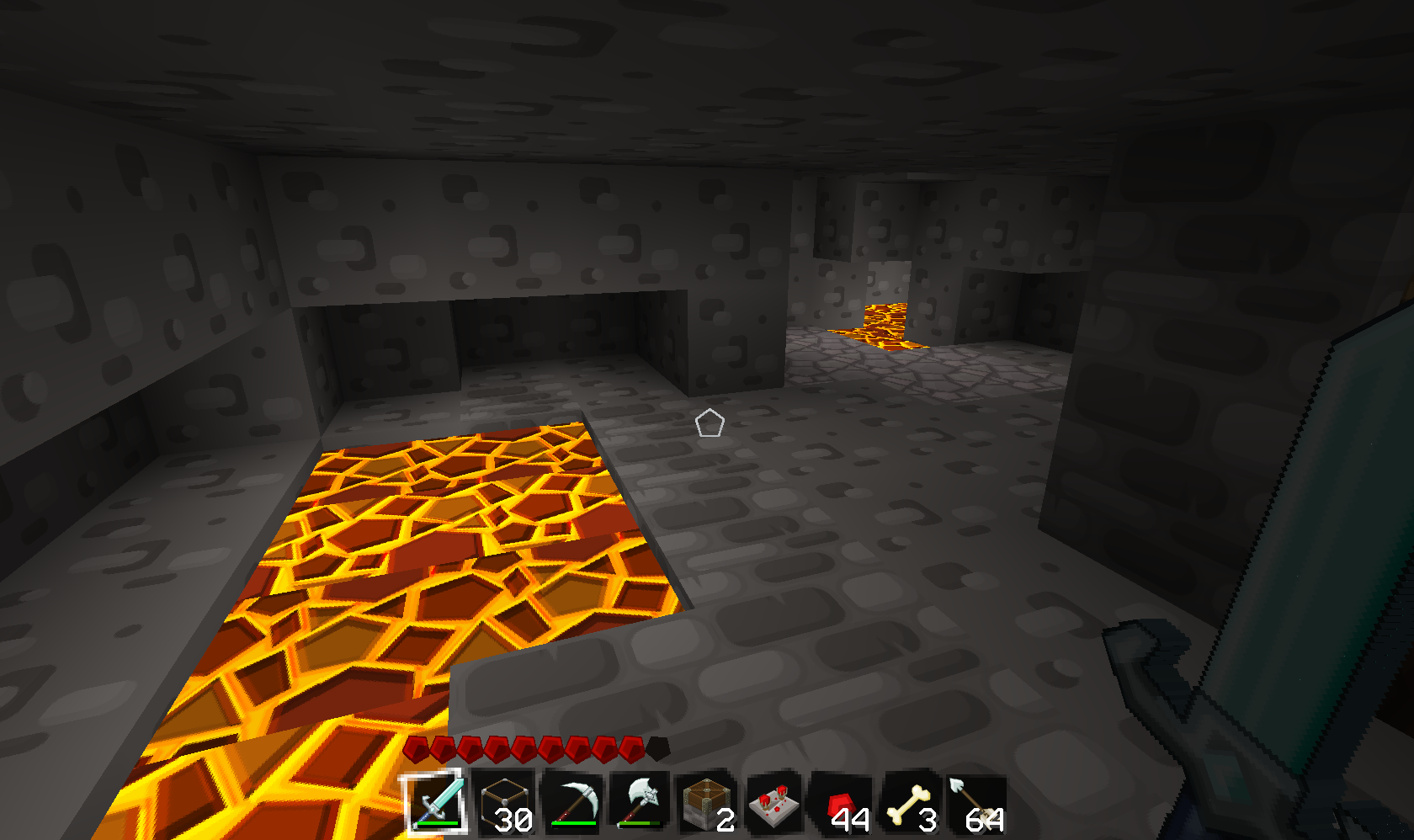
Task: Choose the glass block stack of 30
Action: [503, 804]
